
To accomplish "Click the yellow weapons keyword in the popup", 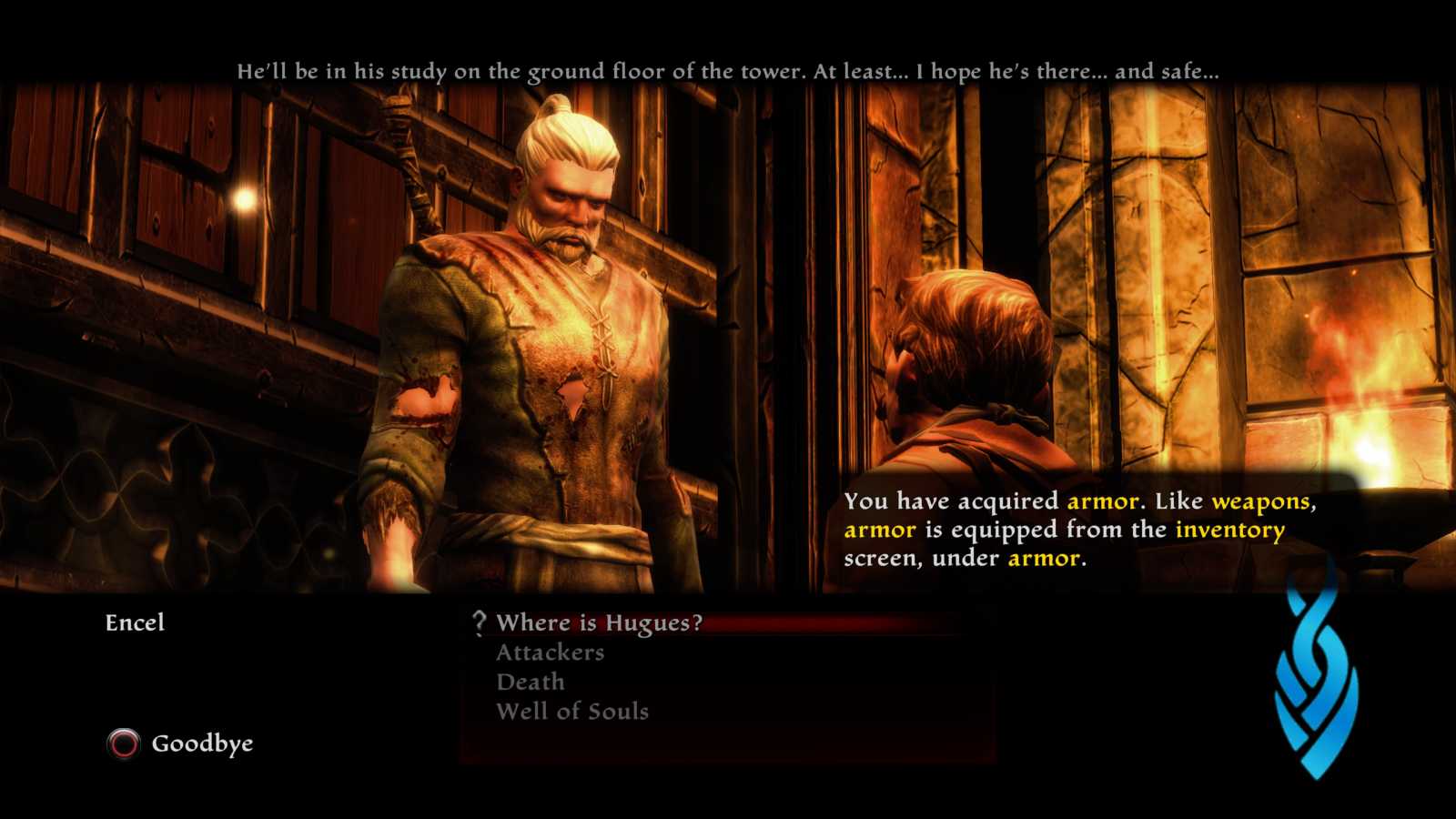I will [1264, 500].
